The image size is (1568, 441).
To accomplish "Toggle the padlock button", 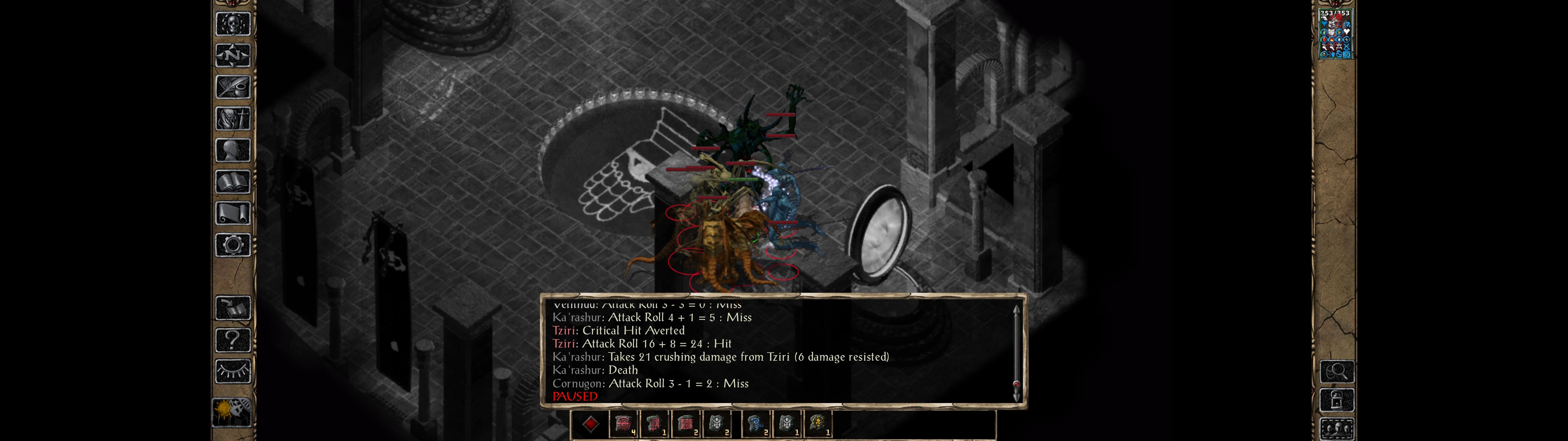I will pos(1336,400).
